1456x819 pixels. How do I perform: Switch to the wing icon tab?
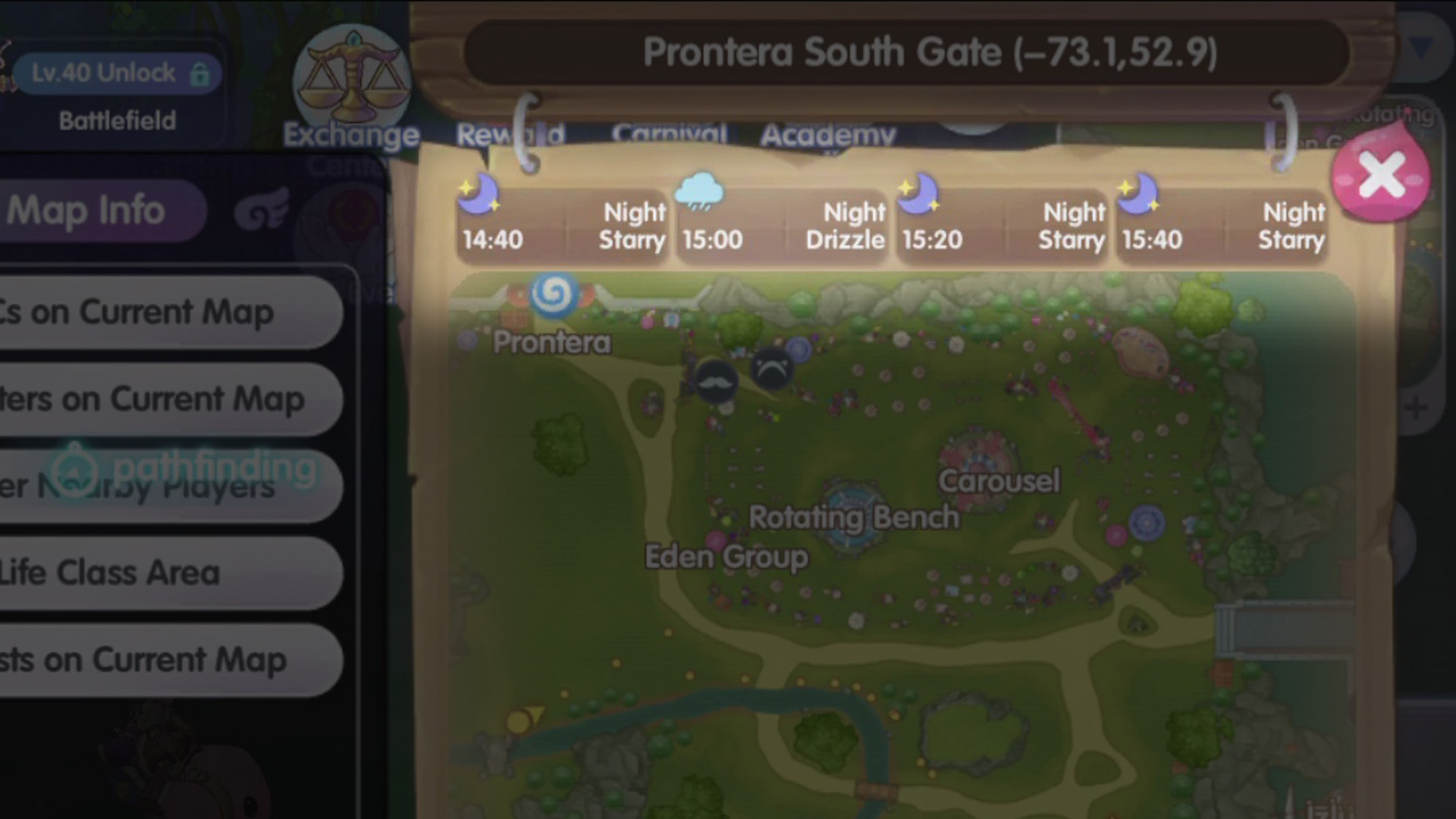(x=262, y=211)
